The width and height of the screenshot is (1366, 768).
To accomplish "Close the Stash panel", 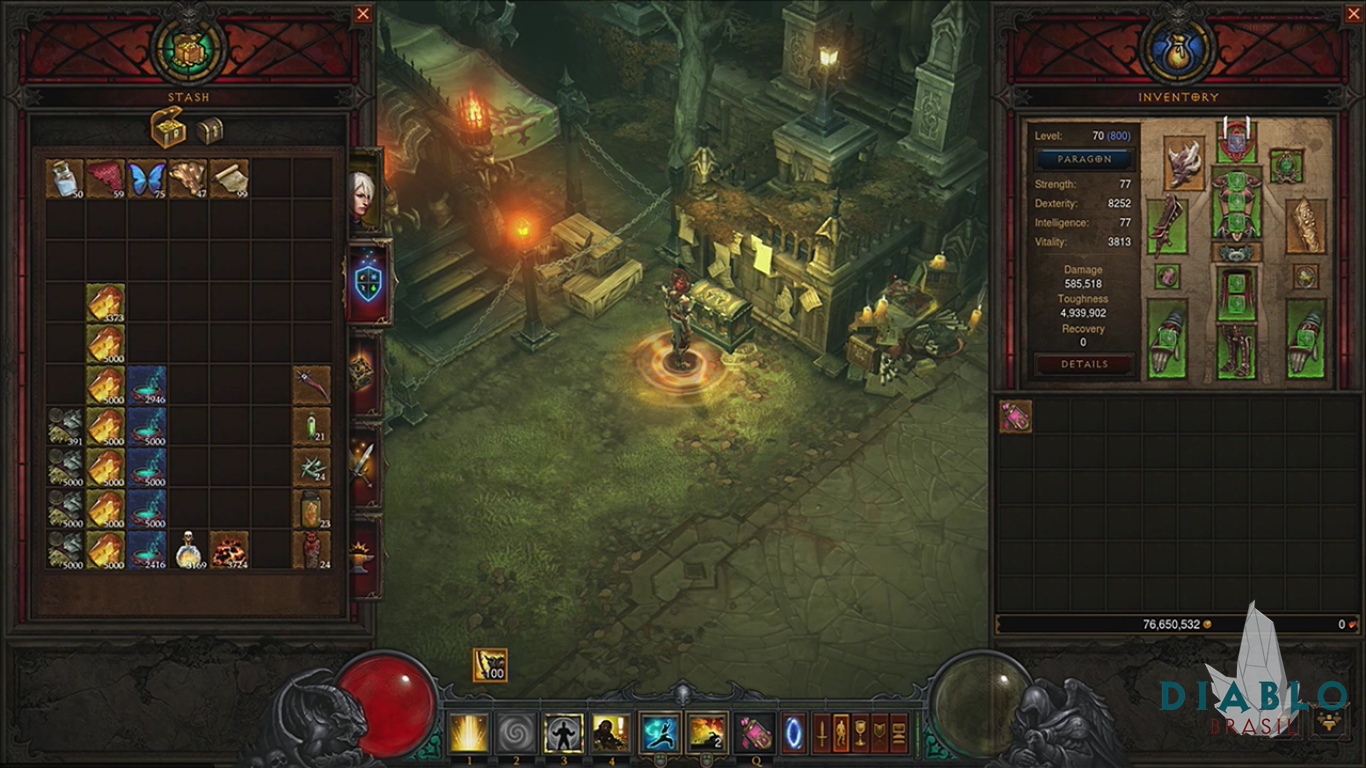I will (x=363, y=14).
